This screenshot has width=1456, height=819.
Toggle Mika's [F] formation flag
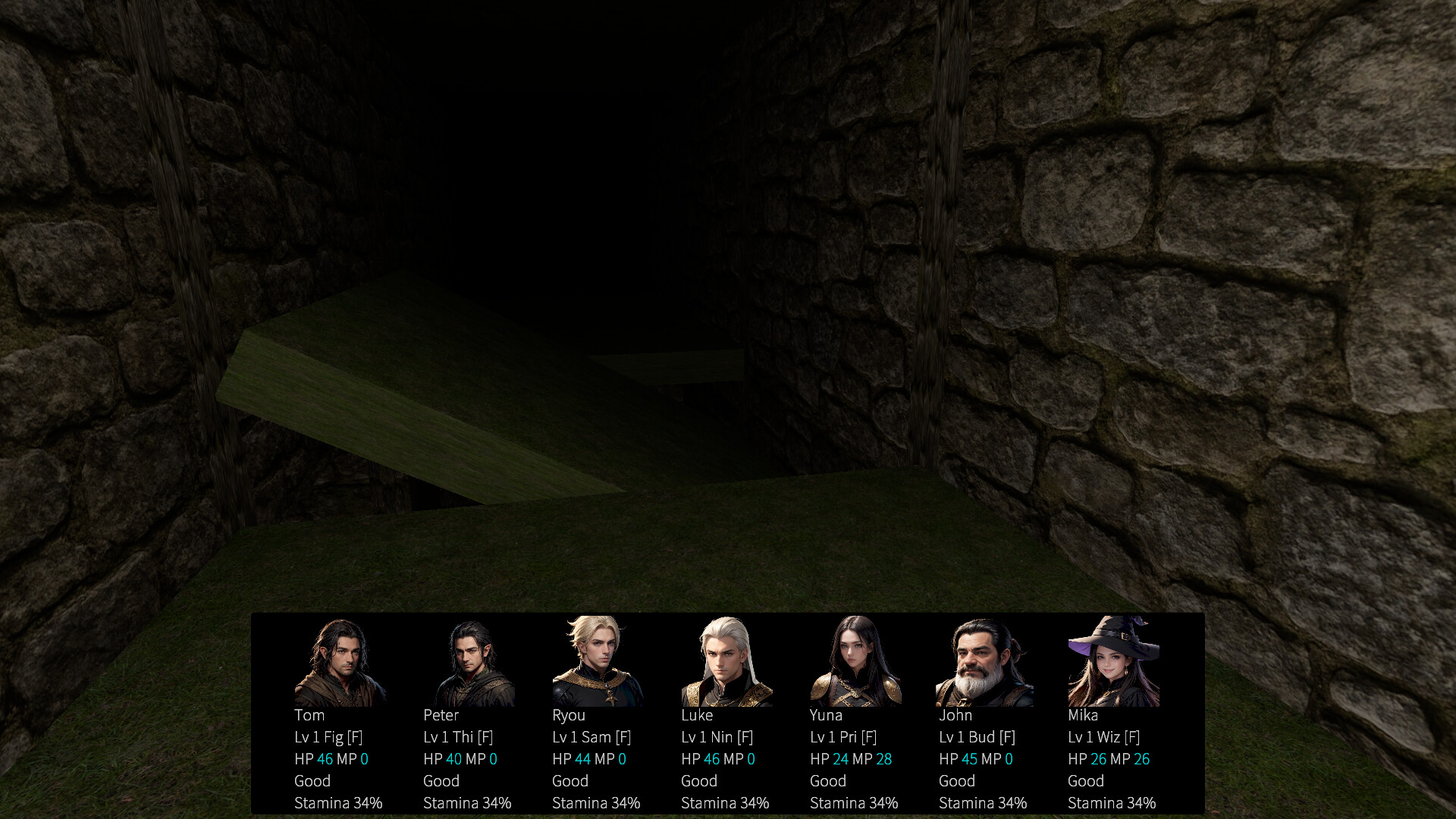point(1133,736)
